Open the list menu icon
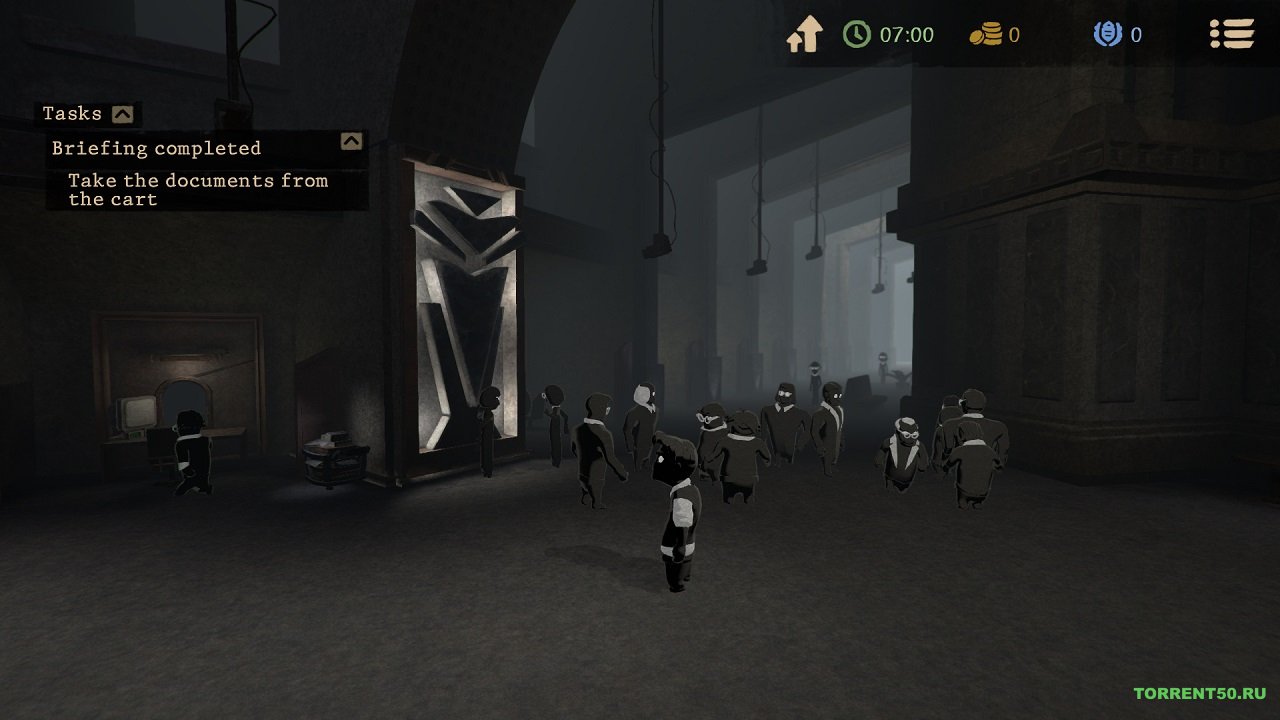This screenshot has height=720, width=1280. 1231,34
